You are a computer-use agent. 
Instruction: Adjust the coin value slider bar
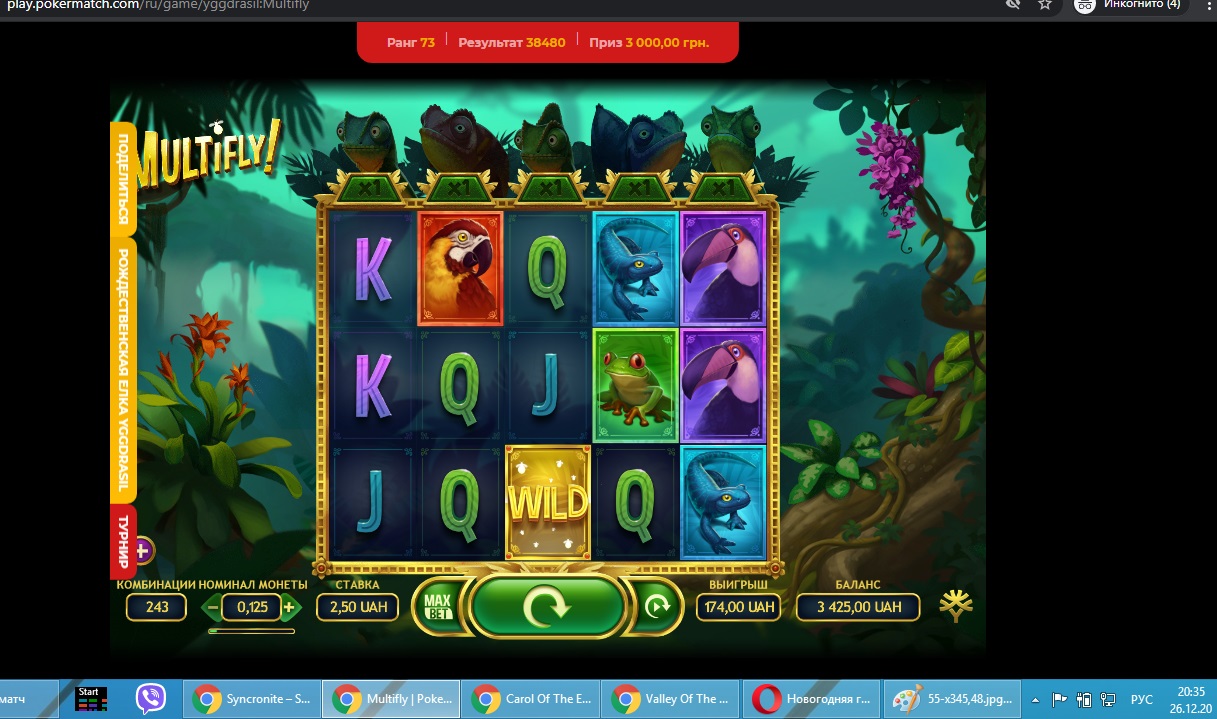[251, 631]
